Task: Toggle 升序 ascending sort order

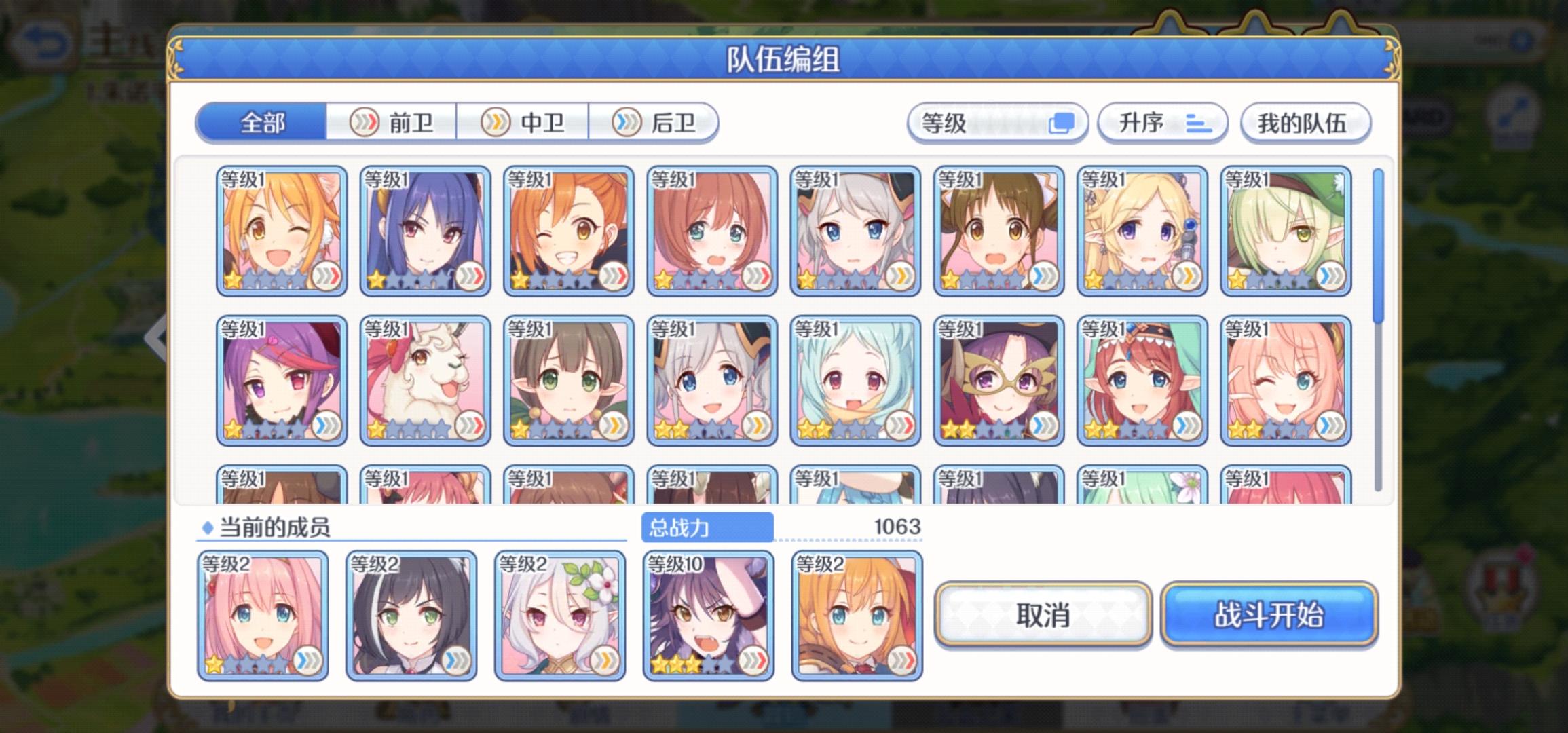Action: pos(1161,123)
